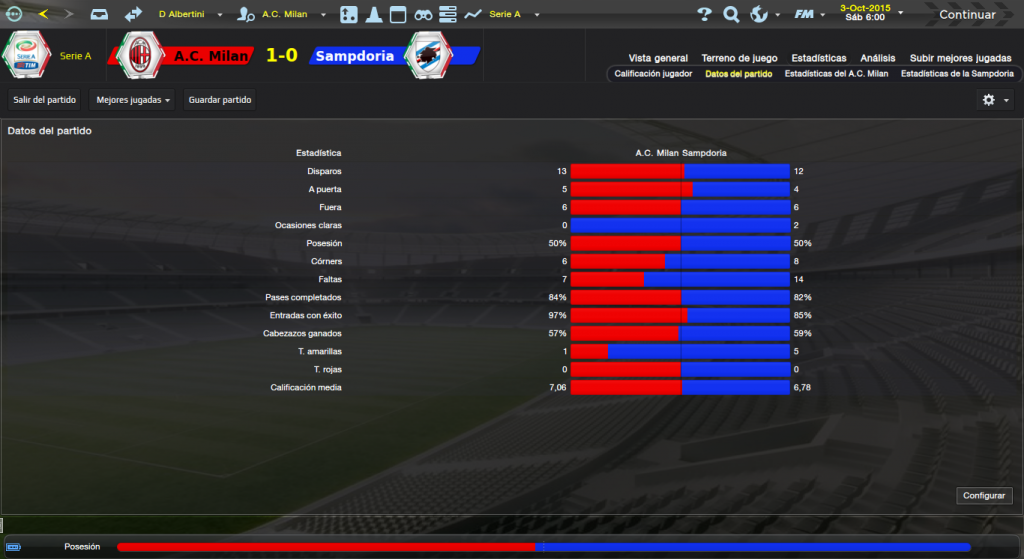Open the Mejores jugadas dropdown

pos(131,100)
